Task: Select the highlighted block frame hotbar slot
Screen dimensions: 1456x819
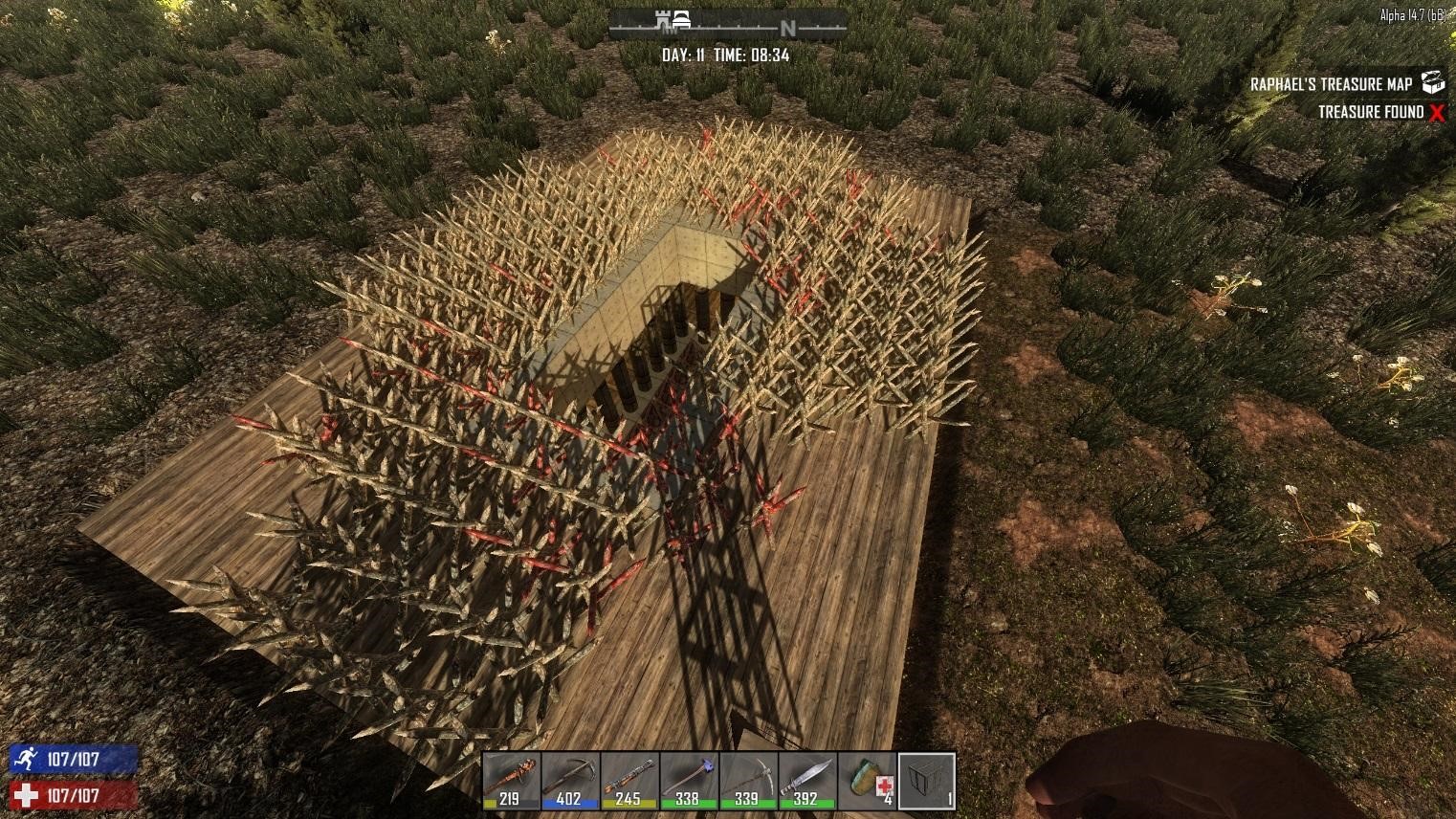Action: tap(926, 780)
